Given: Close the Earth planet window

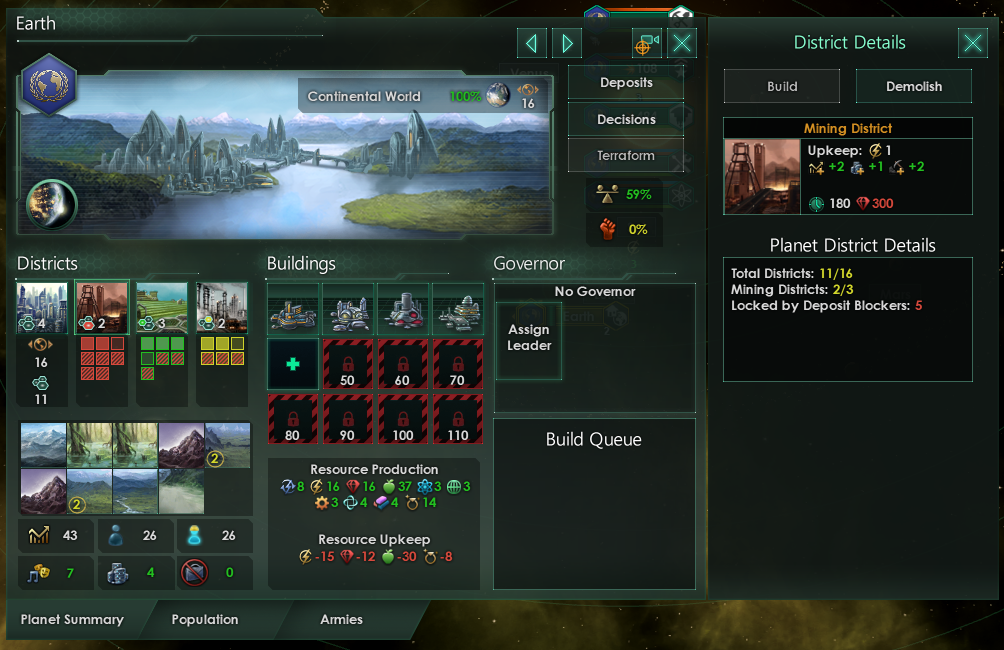Looking at the screenshot, I should tap(682, 43).
